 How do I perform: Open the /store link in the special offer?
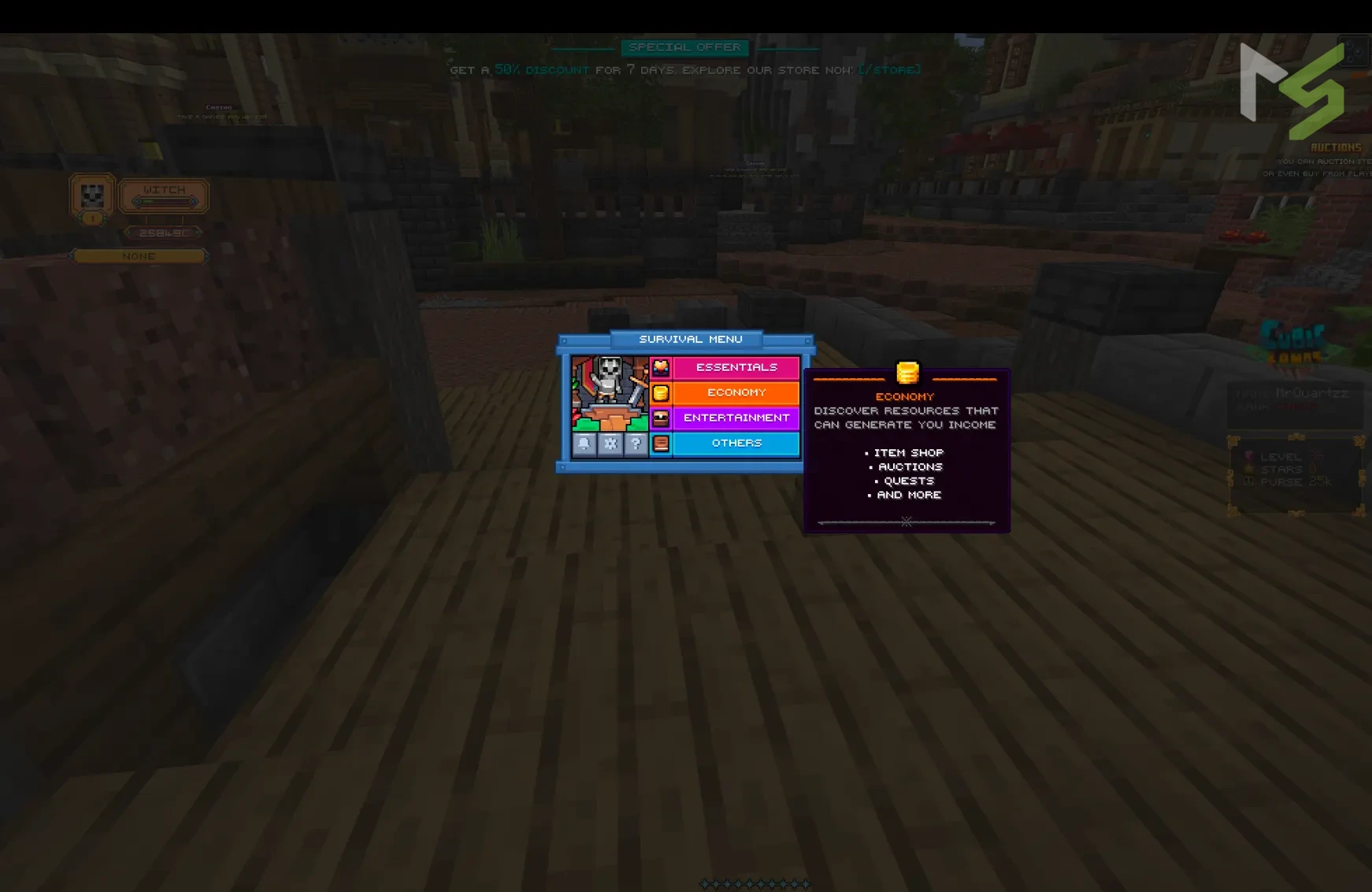[x=889, y=69]
